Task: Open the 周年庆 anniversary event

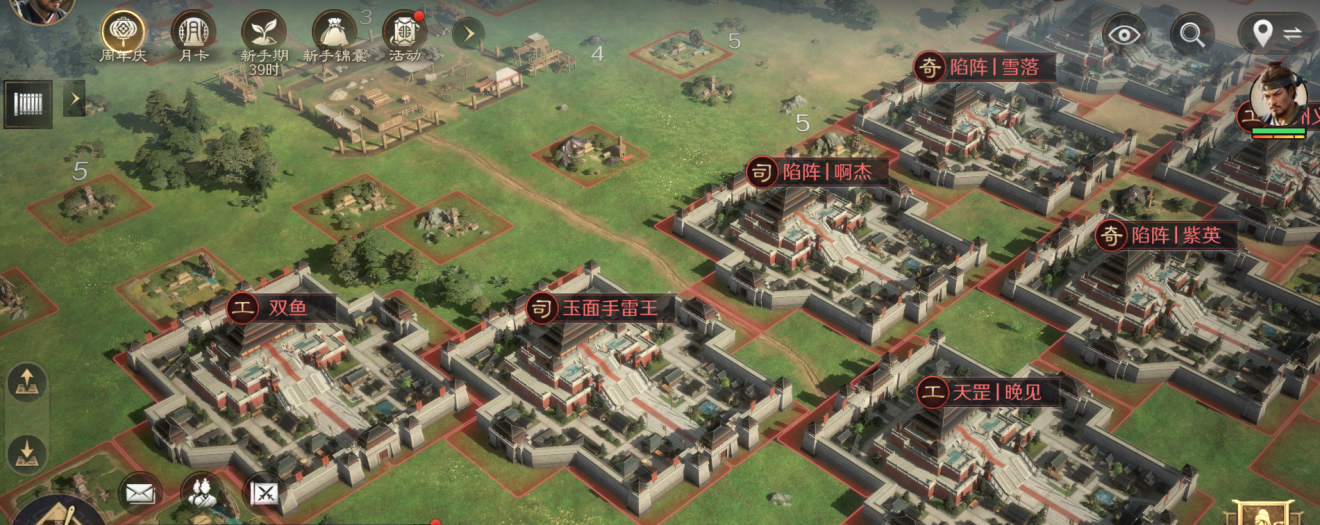Action: [123, 32]
